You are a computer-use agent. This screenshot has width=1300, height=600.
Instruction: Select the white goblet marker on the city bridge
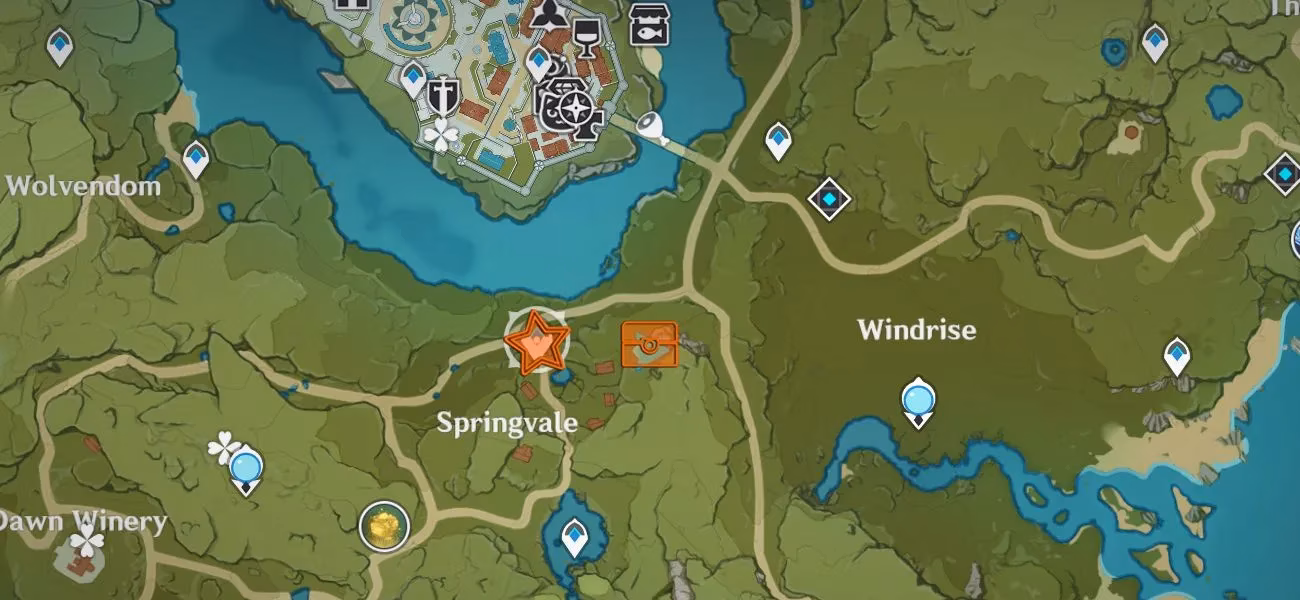point(652,127)
